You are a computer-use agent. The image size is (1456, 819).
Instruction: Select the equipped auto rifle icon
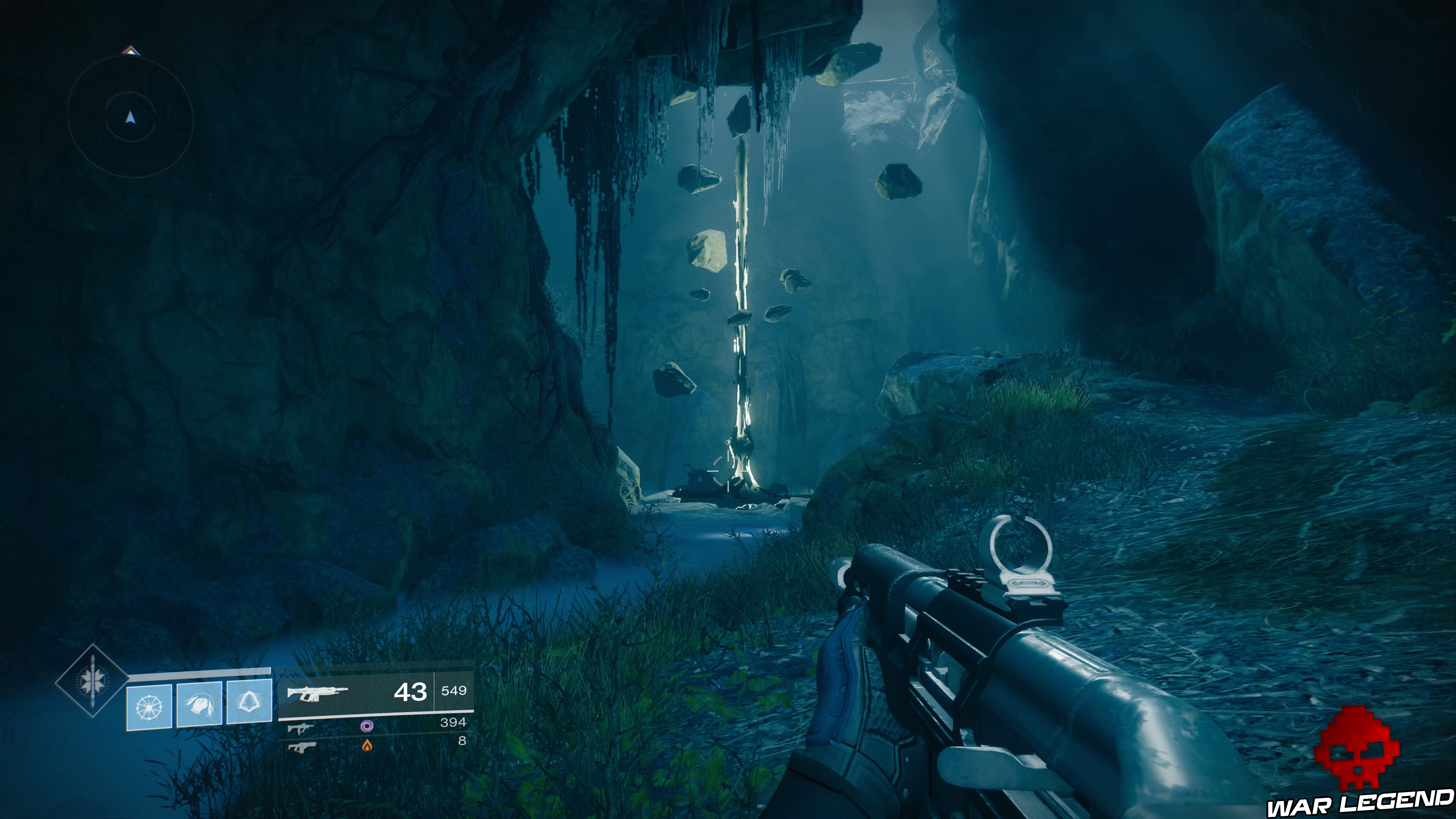[317, 692]
